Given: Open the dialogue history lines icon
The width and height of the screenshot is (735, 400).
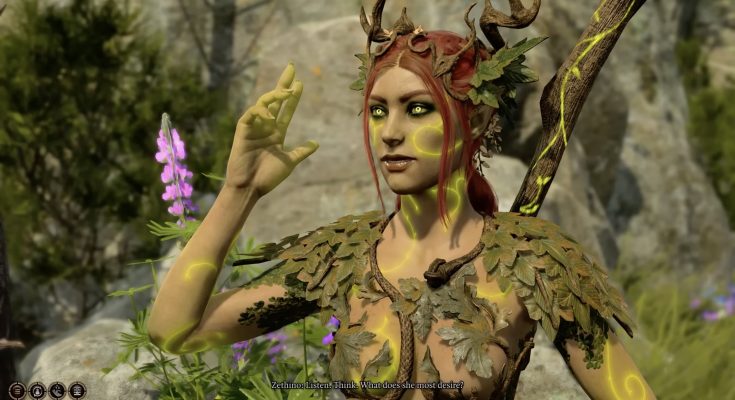Looking at the screenshot, I should pyautogui.click(x=17, y=391).
